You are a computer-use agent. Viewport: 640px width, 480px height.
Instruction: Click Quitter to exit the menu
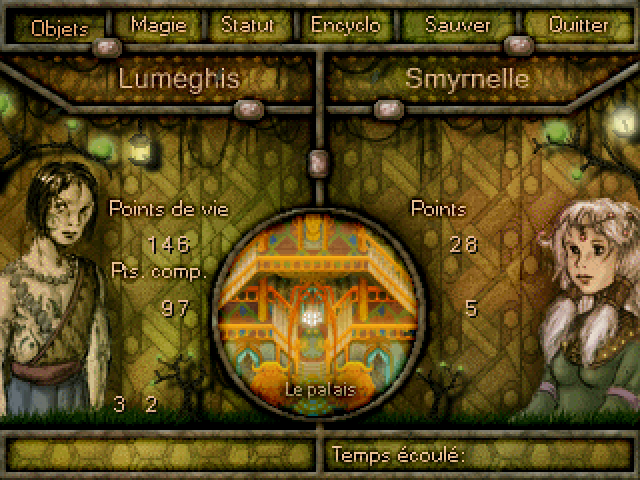[578, 25]
